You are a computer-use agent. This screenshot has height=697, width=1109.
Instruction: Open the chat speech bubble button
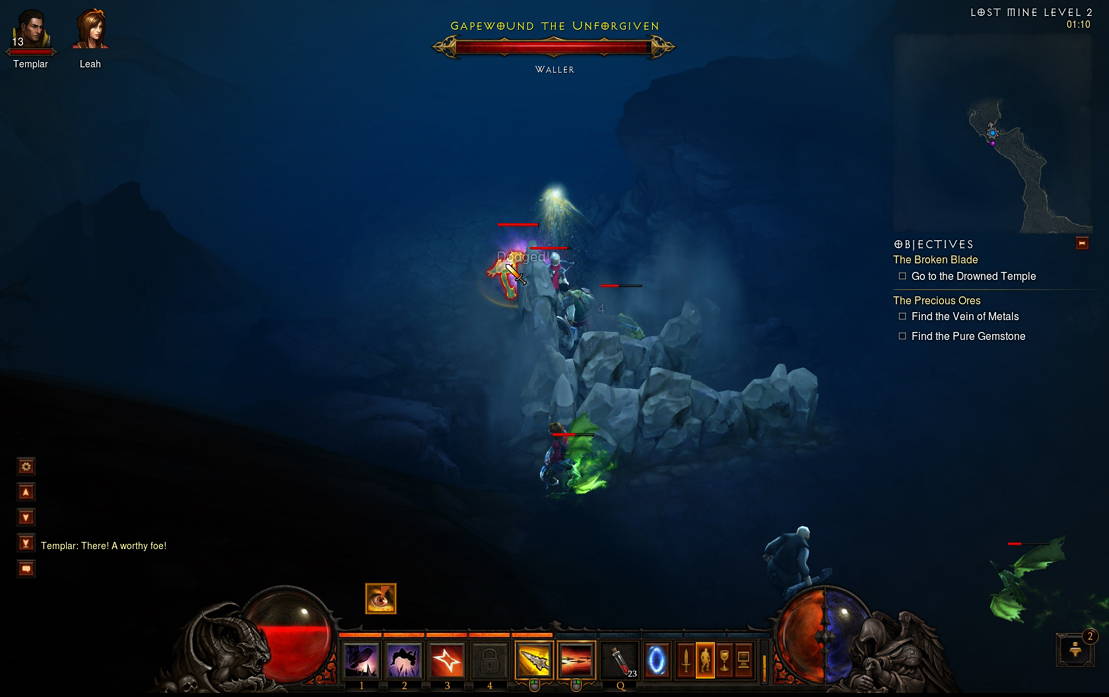point(27,569)
